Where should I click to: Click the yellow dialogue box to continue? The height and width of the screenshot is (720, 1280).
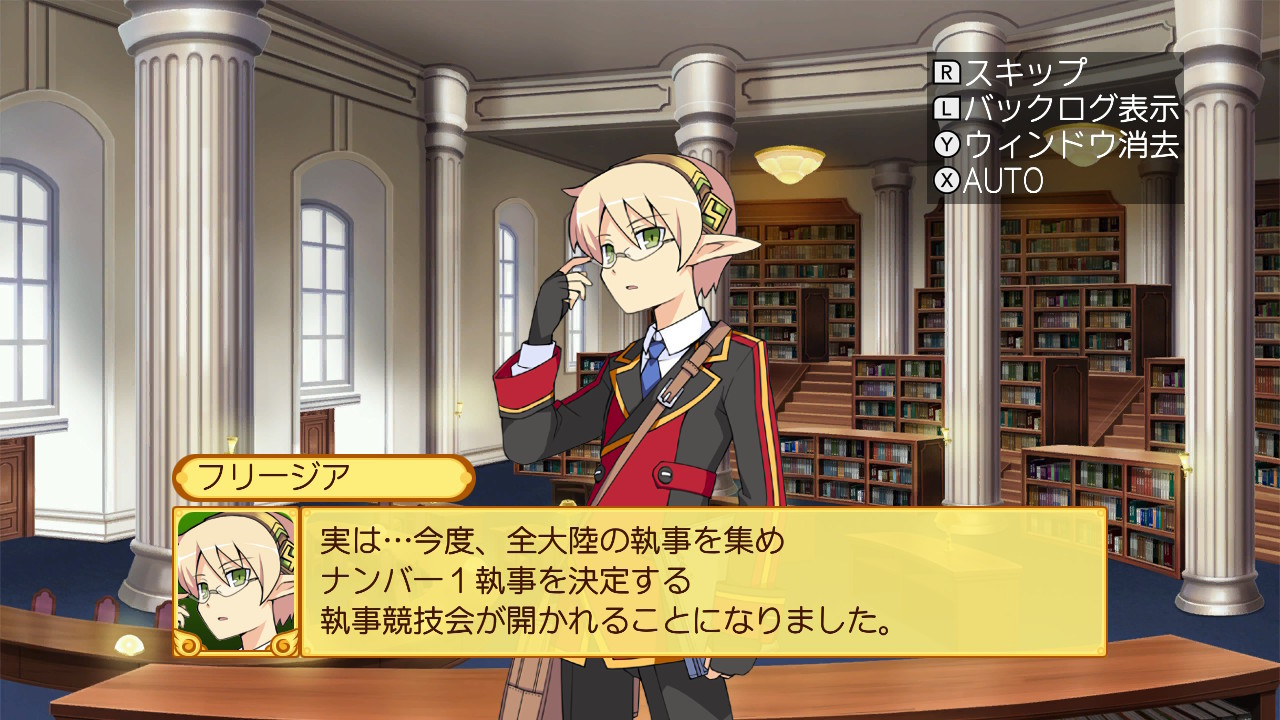tap(703, 582)
